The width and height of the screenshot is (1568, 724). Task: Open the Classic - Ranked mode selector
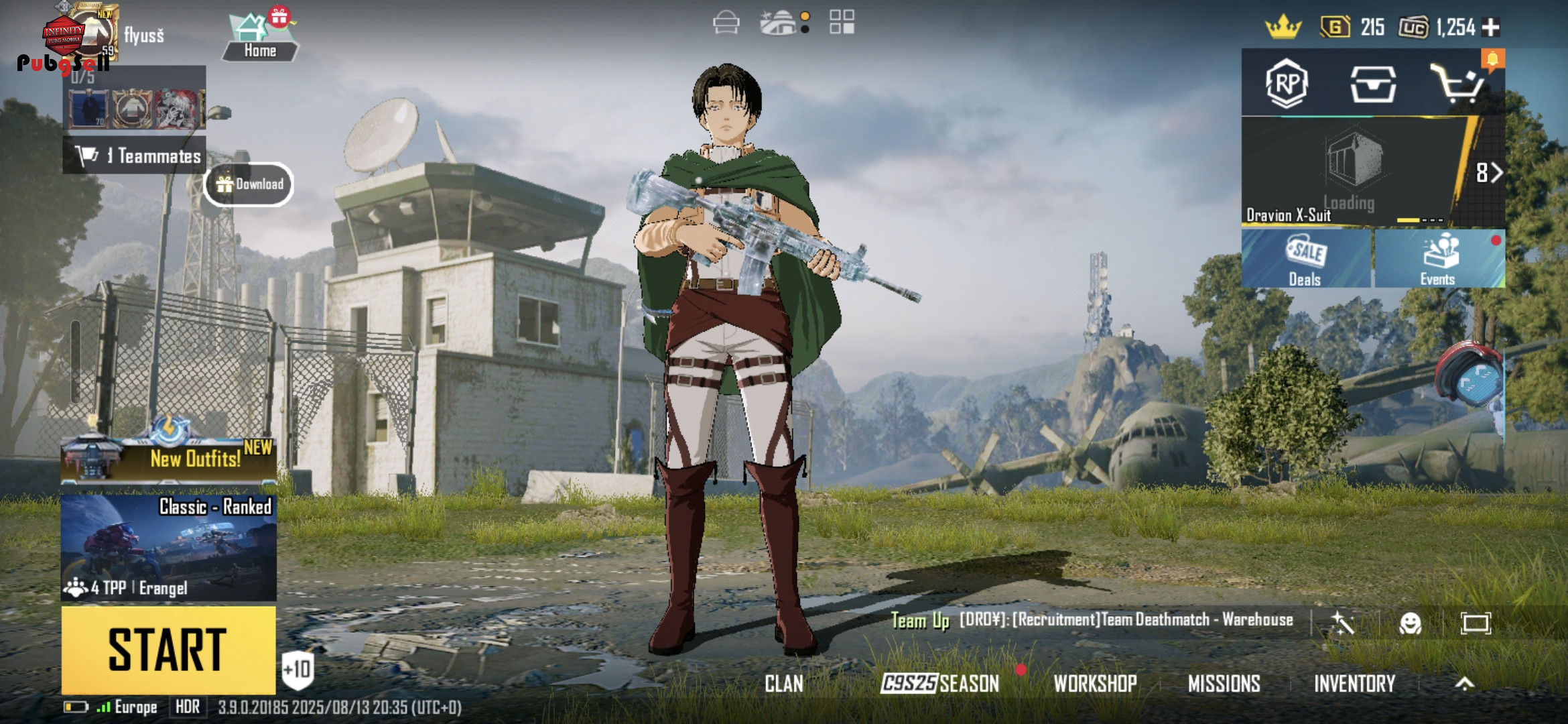(x=168, y=548)
